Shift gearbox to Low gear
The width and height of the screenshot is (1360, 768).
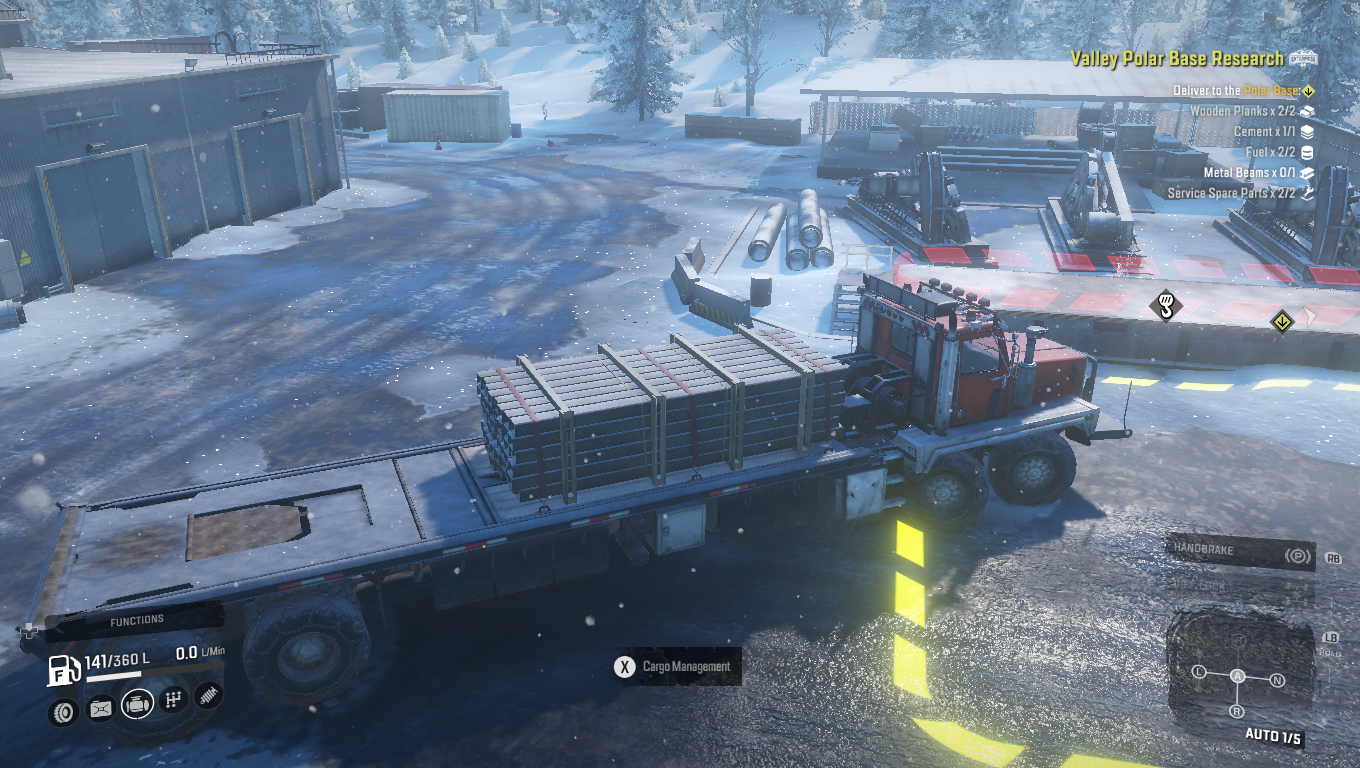tap(1200, 672)
